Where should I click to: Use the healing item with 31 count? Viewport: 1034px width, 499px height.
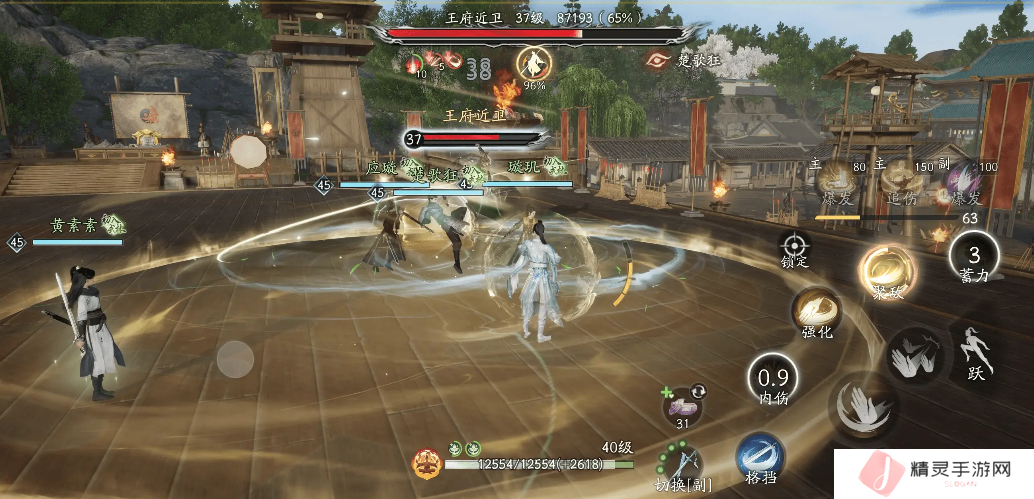pyautogui.click(x=683, y=404)
